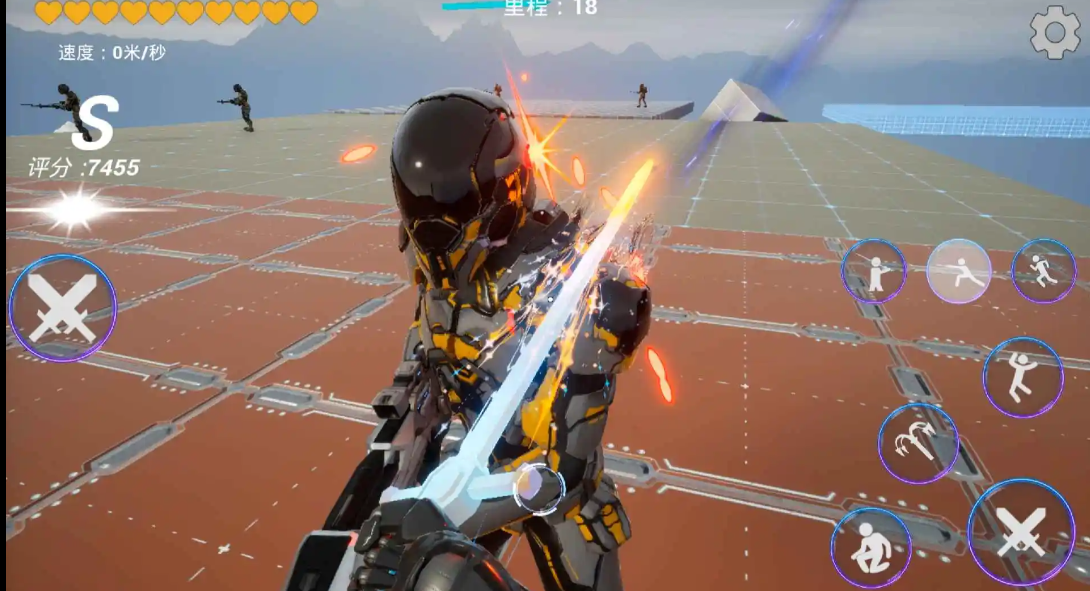
Task: Activate the crouching figure button
Action: click(871, 548)
